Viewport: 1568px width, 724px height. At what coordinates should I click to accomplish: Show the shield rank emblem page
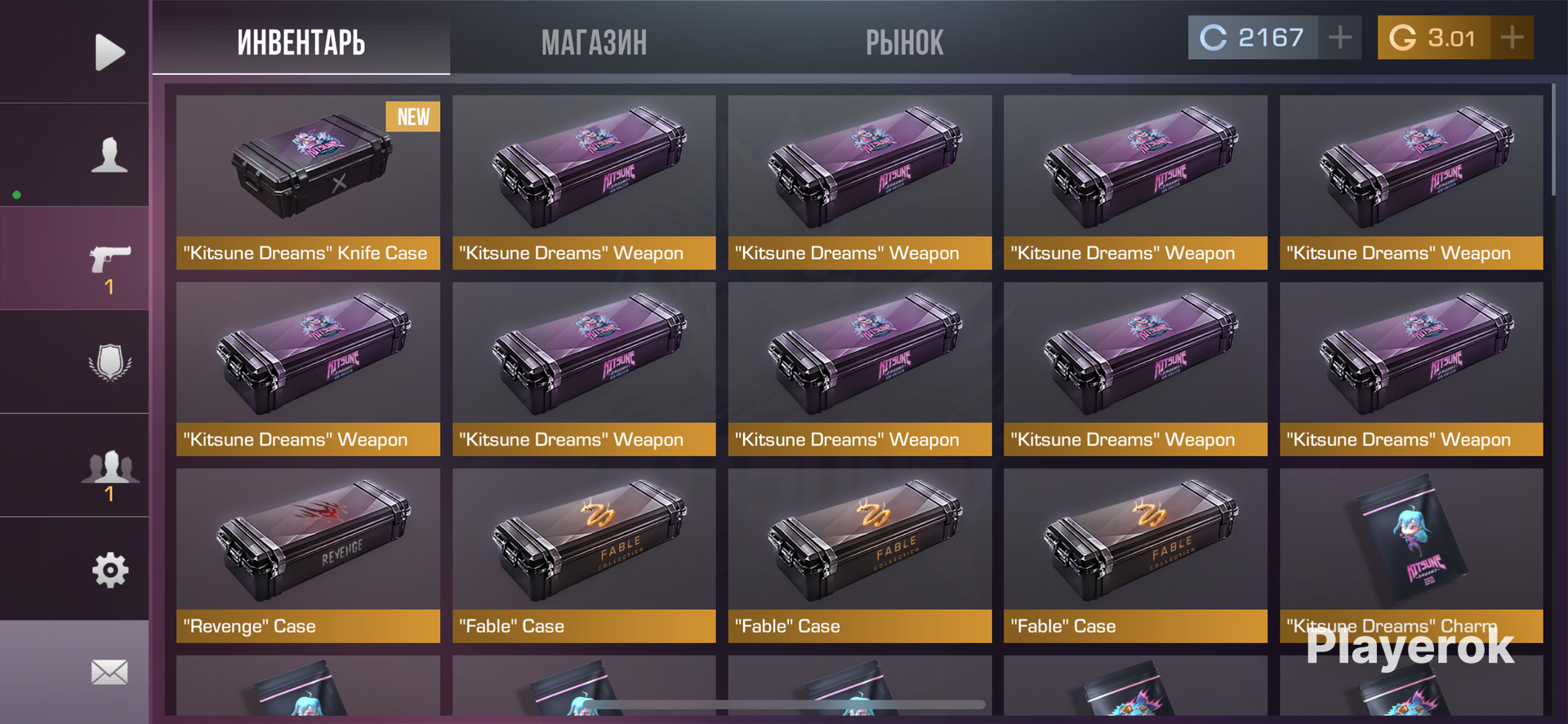pos(109,362)
